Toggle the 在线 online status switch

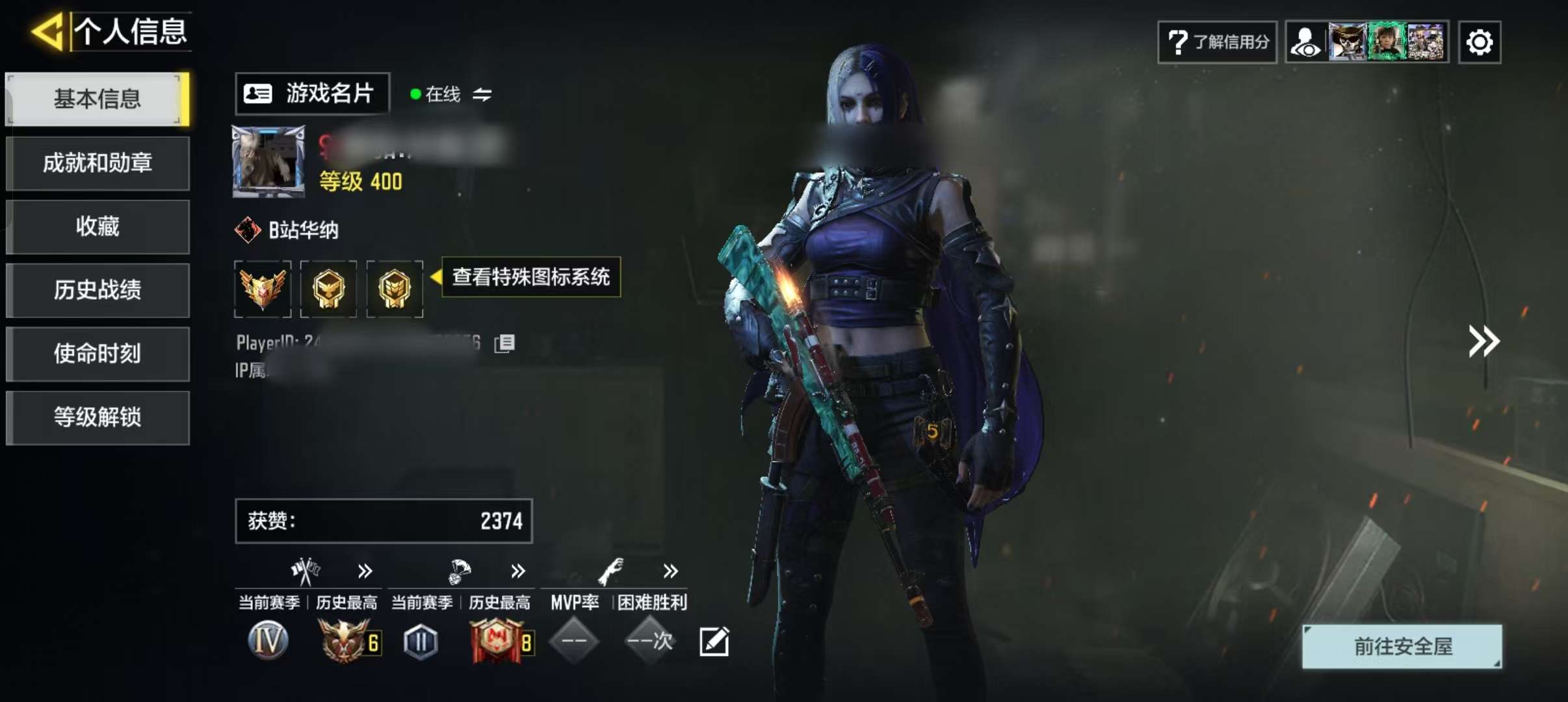[482, 95]
